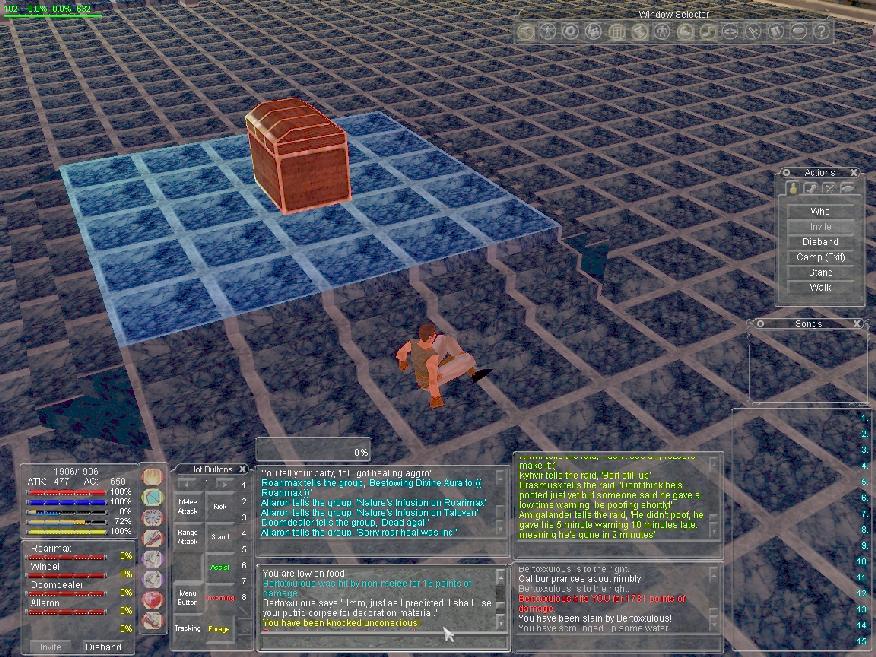Open the help question mark icon
The width and height of the screenshot is (876, 657).
(x=822, y=32)
